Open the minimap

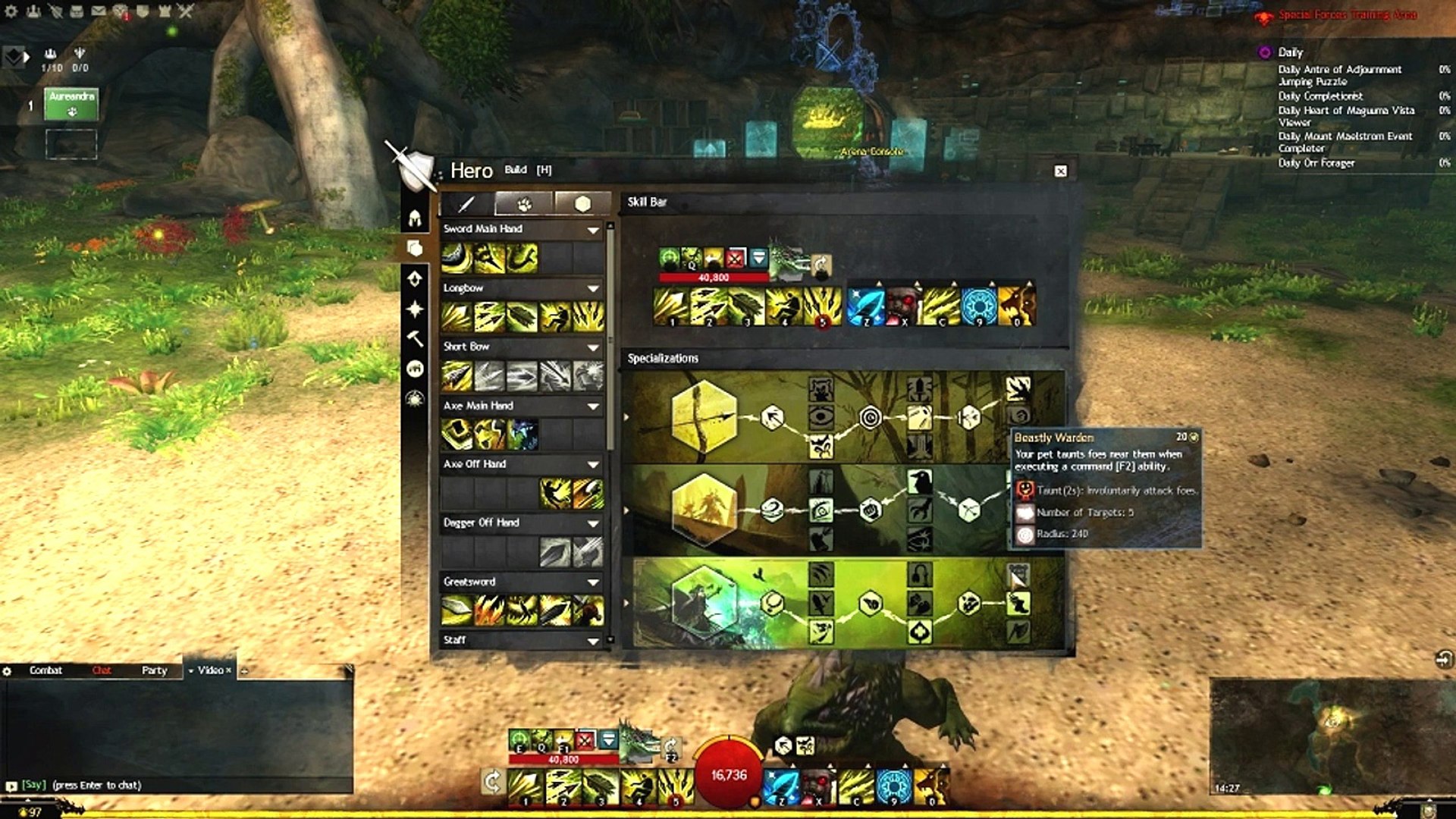1331,732
